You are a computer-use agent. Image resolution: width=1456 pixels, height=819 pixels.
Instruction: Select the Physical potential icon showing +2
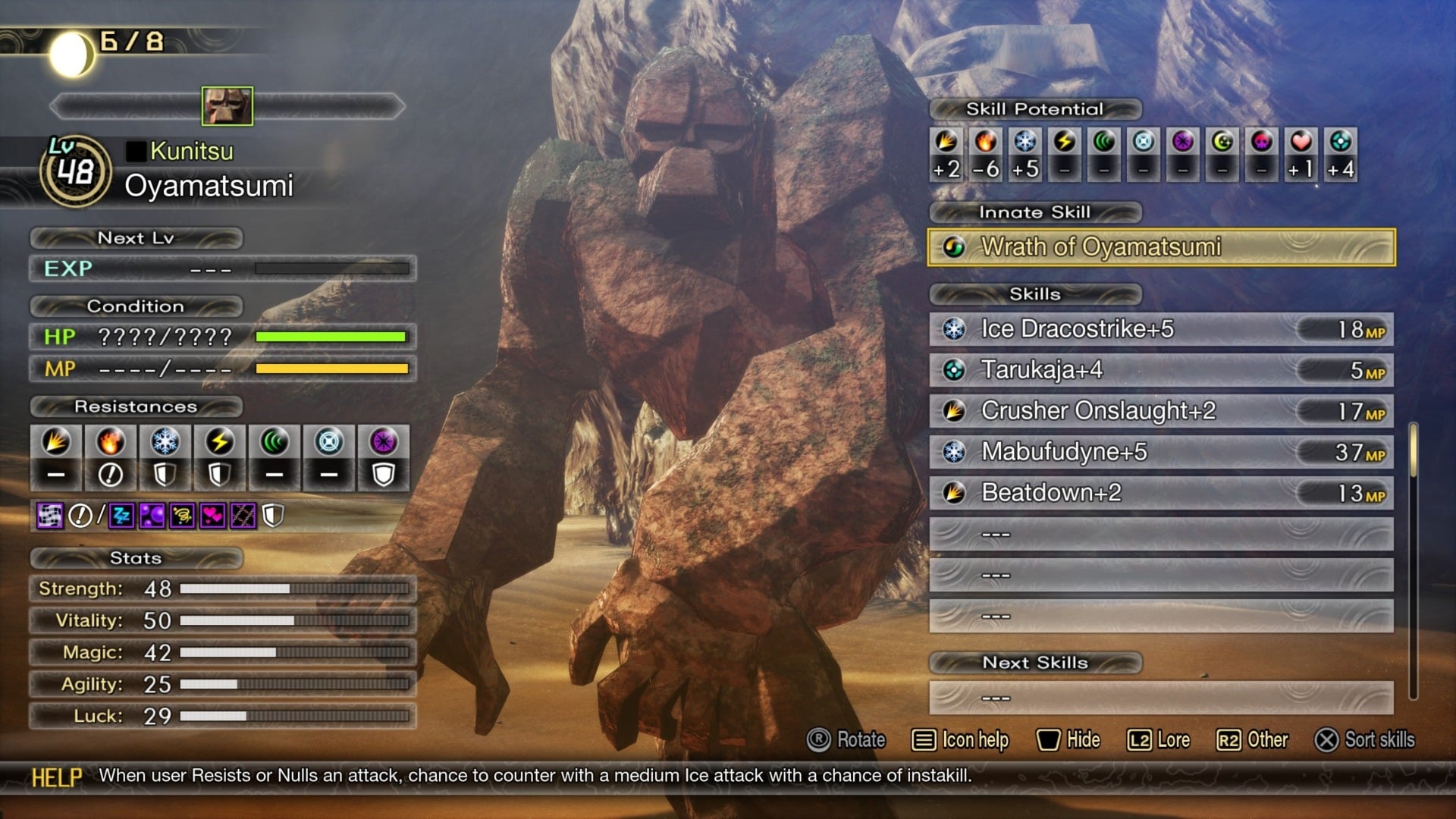946,152
